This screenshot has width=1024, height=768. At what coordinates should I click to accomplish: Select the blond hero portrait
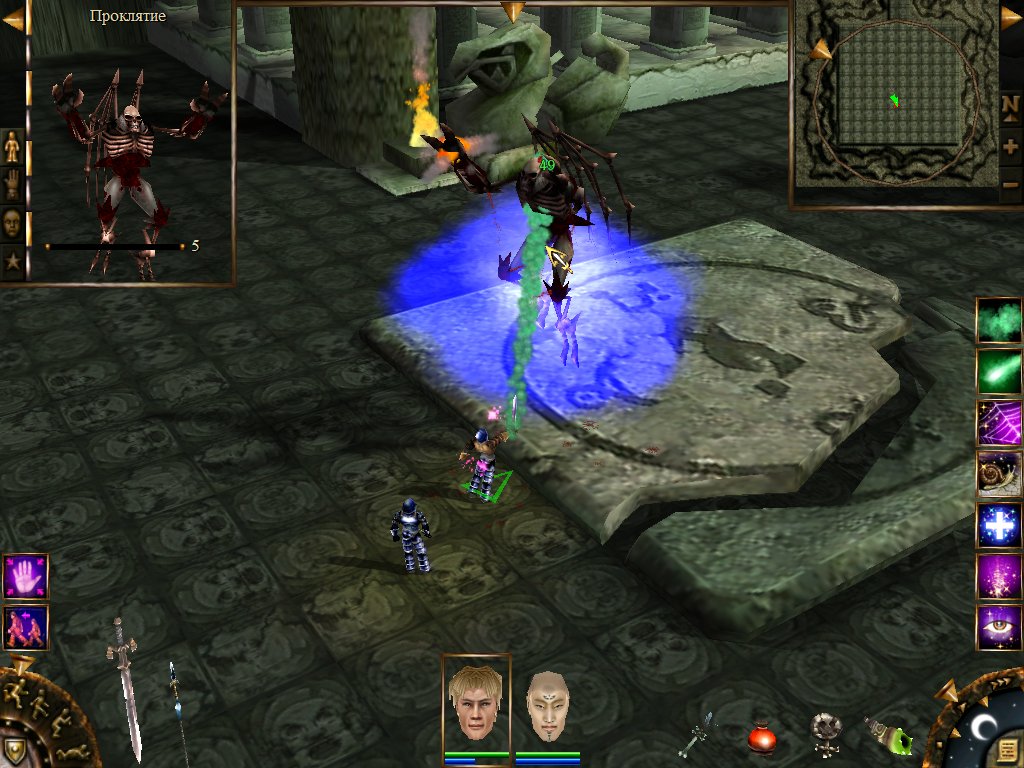pos(475,701)
